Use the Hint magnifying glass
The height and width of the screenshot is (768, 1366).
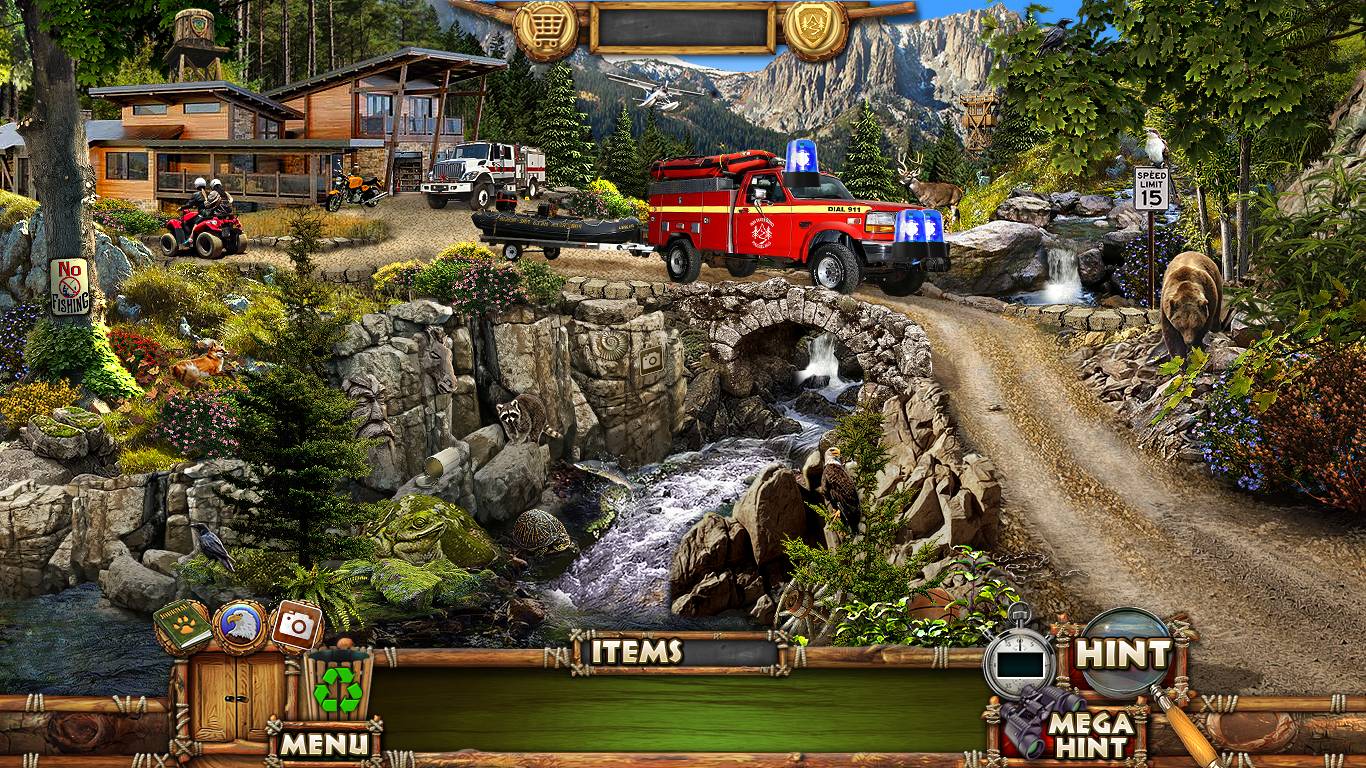point(1122,655)
